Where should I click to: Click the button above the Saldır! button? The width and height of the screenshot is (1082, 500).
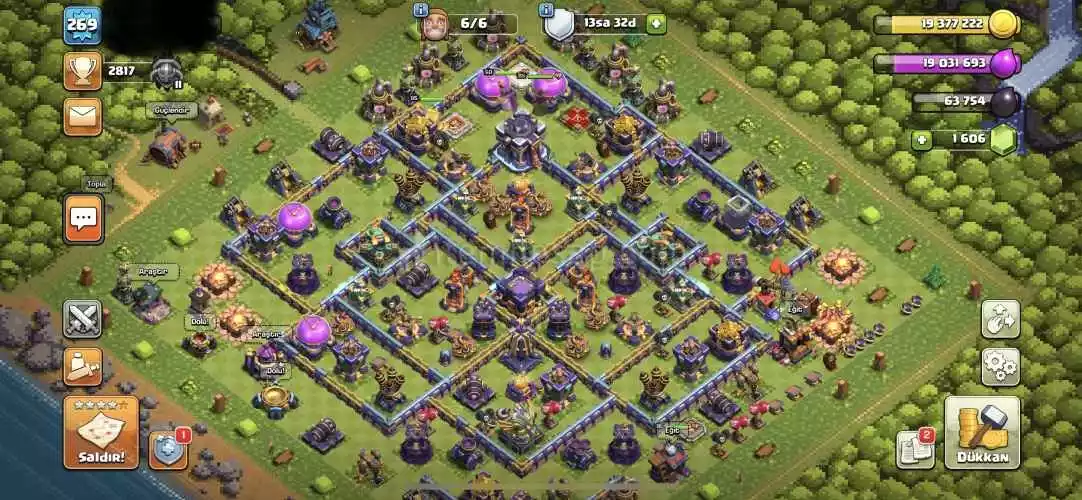[83, 367]
